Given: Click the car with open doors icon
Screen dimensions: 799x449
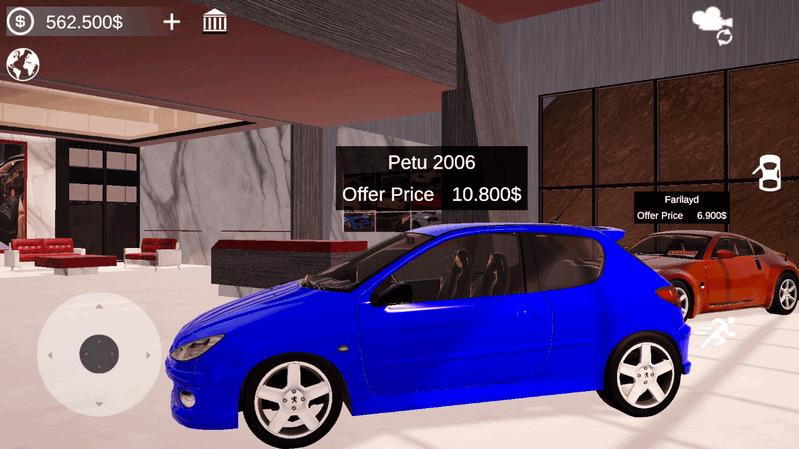Looking at the screenshot, I should coord(768,174).
